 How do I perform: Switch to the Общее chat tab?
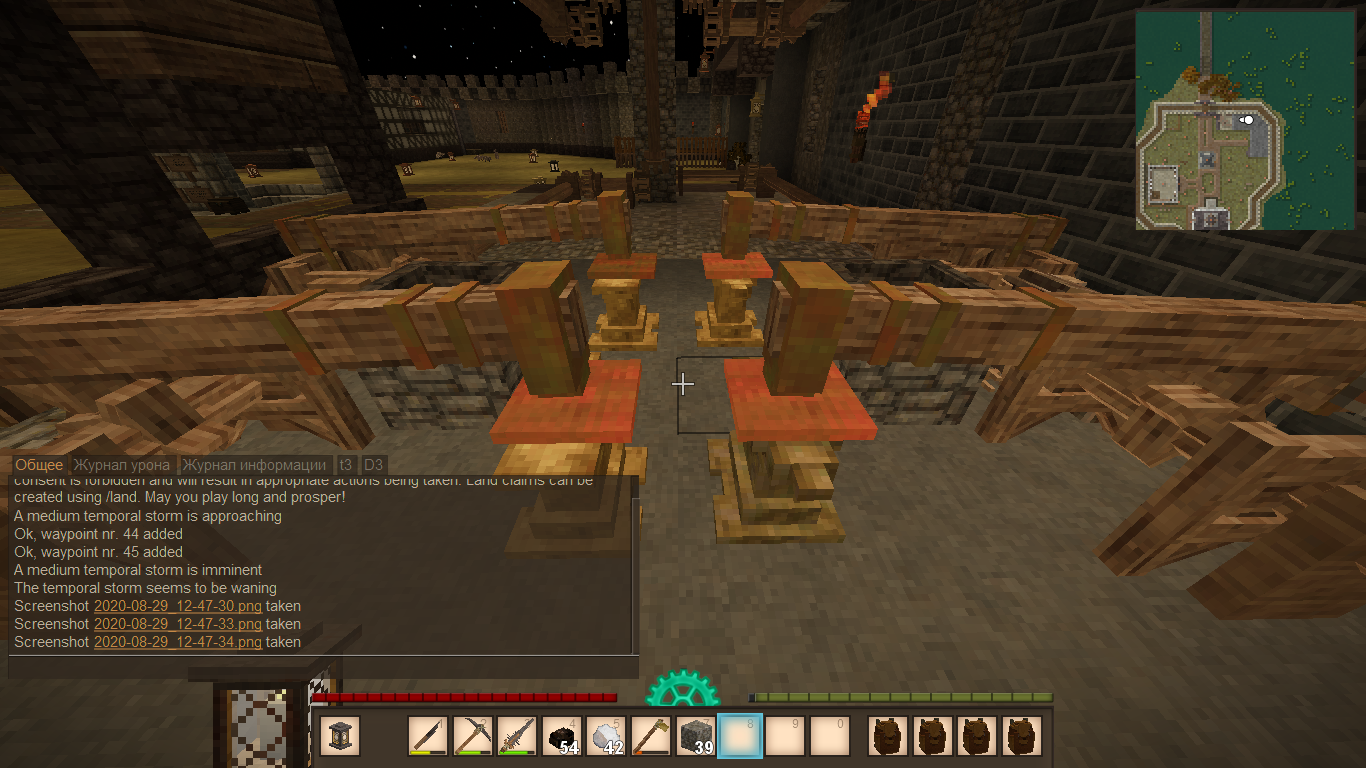[x=39, y=465]
